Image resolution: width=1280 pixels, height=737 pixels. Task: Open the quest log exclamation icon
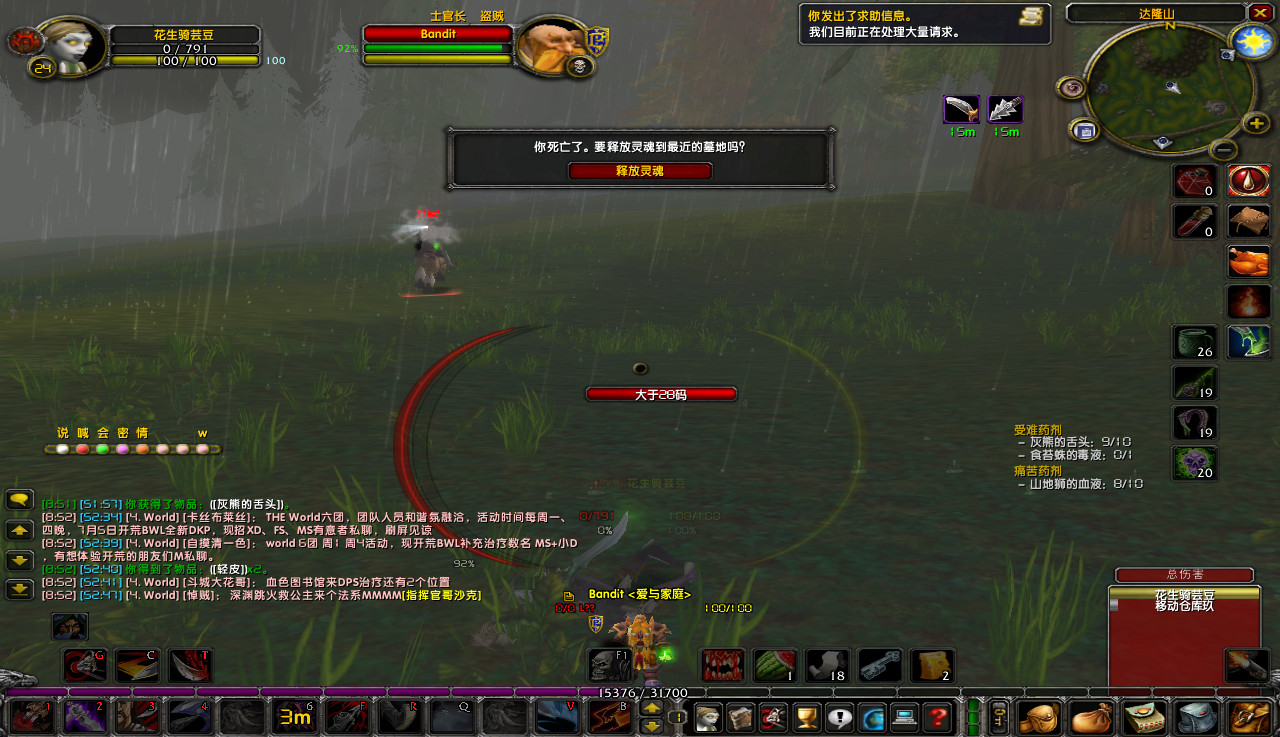840,718
